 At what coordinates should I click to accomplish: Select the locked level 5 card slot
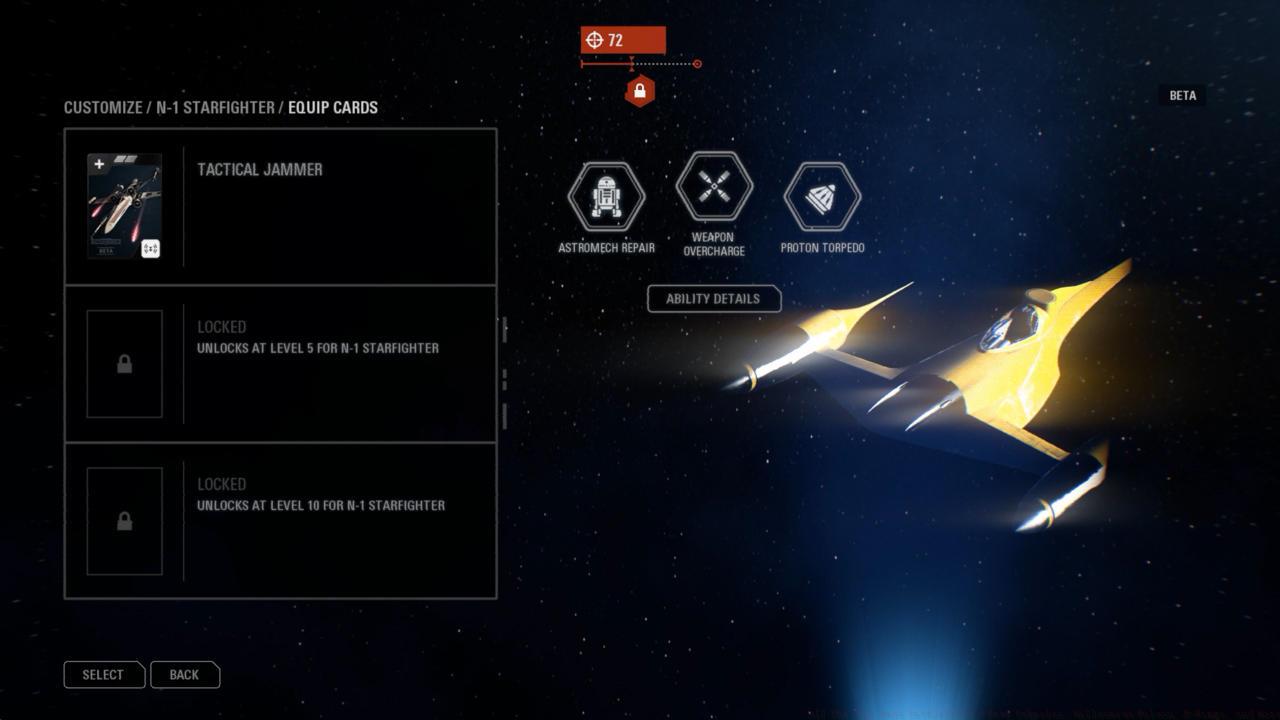(280, 363)
